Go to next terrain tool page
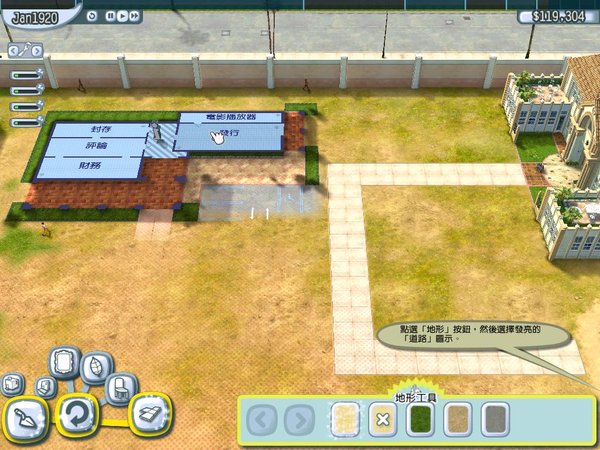This screenshot has width=600, height=450. [x=298, y=420]
